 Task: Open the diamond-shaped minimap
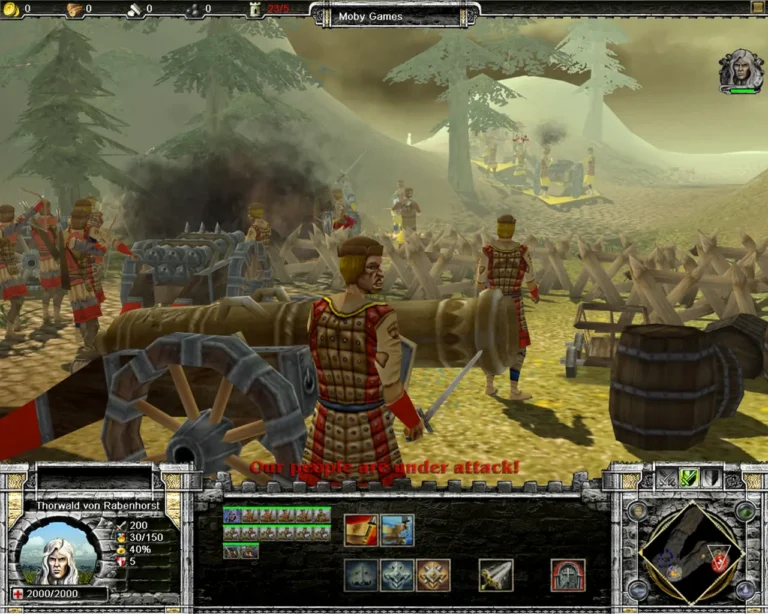click(692, 553)
